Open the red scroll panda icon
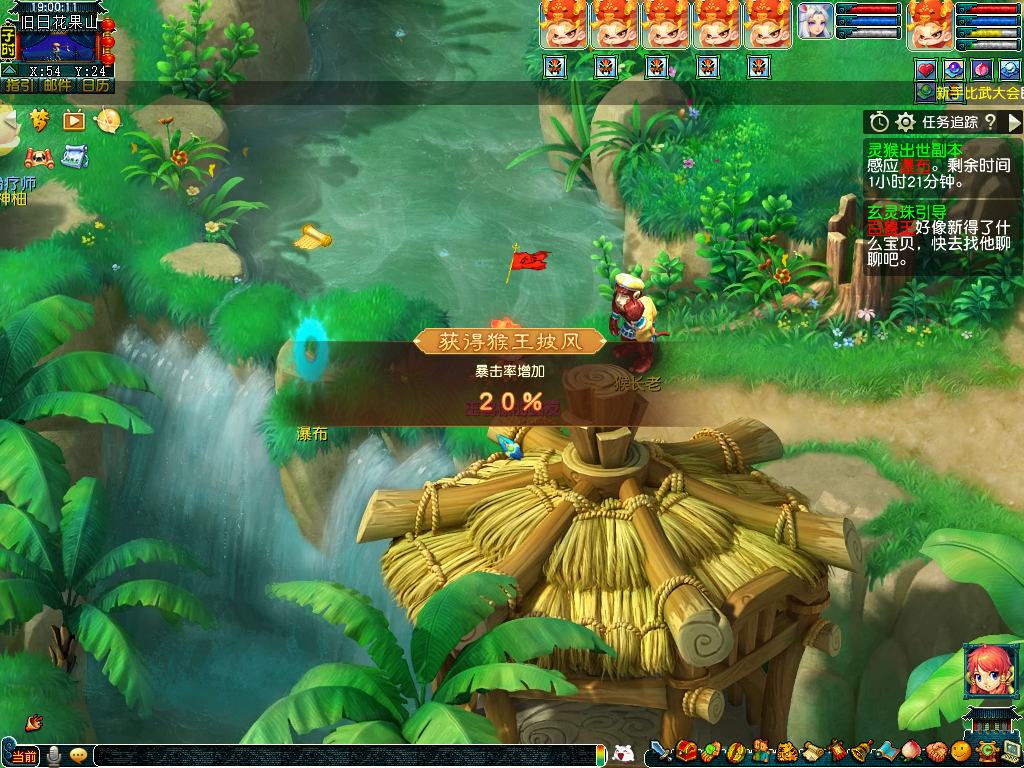The width and height of the screenshot is (1024, 768). [x=39, y=158]
